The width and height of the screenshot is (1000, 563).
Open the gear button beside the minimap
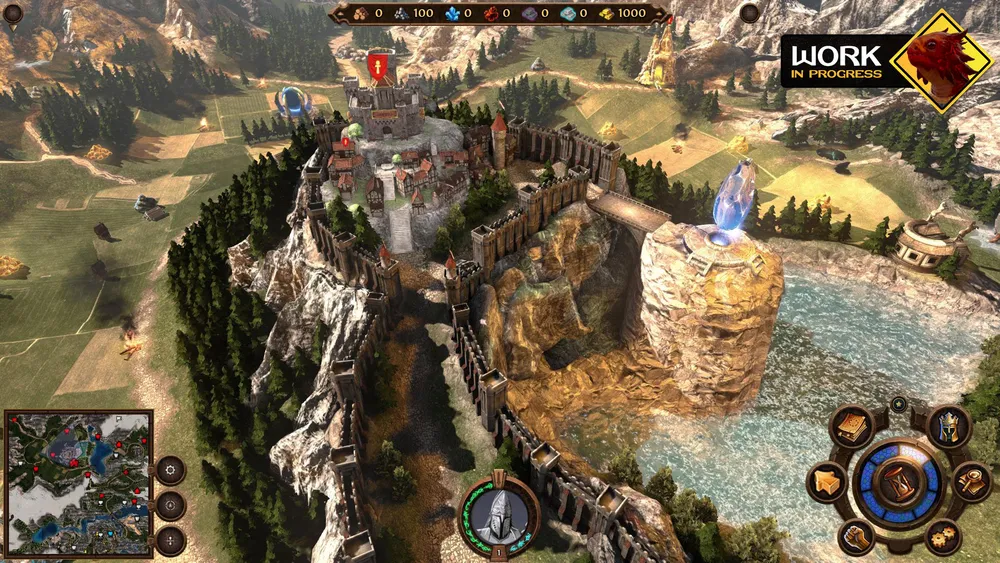click(171, 469)
